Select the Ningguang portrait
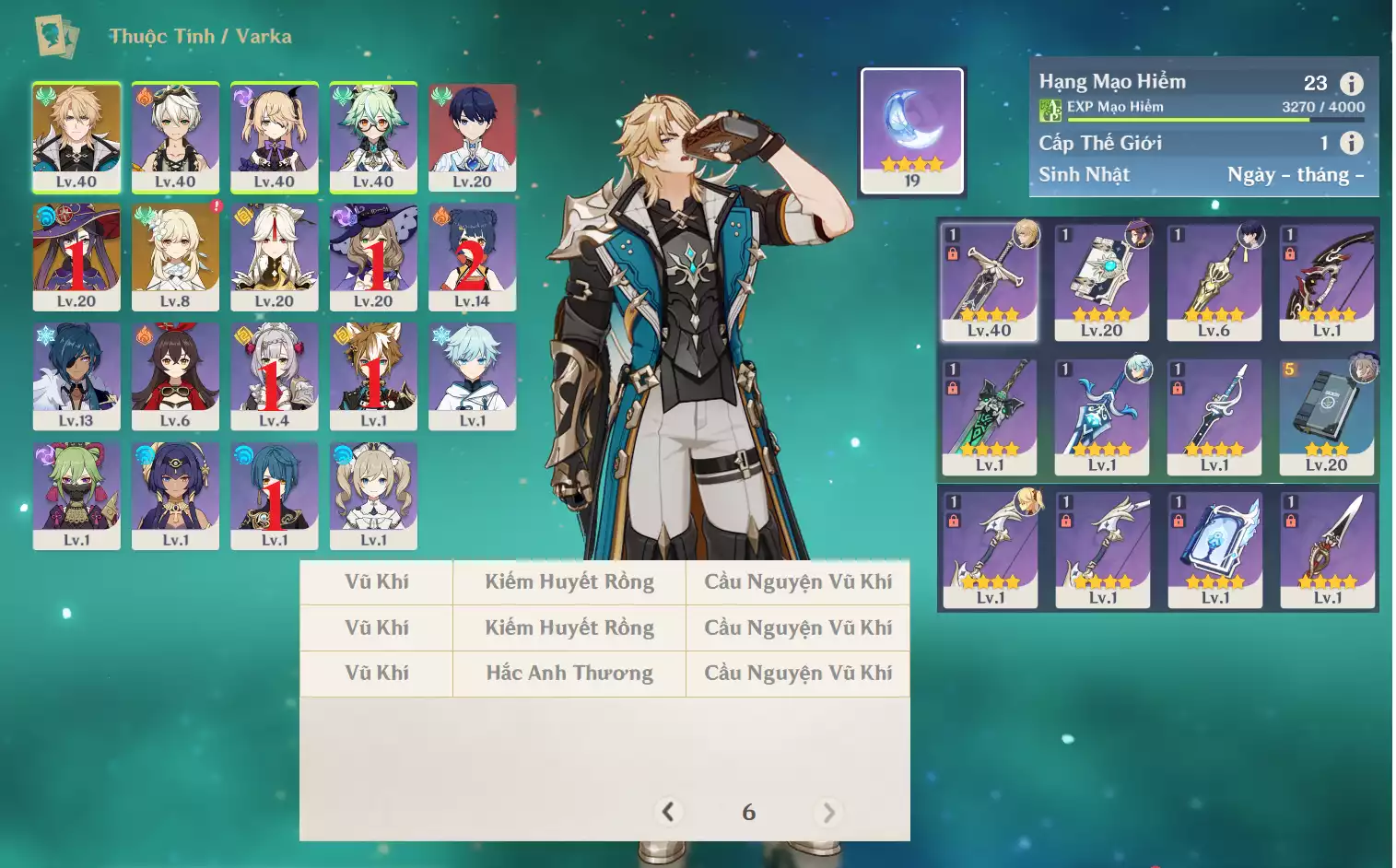This screenshot has height=868, width=1396. [x=275, y=256]
